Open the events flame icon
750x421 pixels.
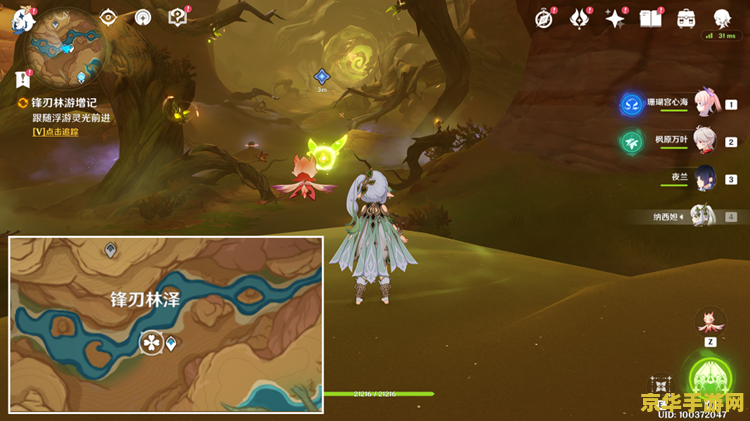coord(579,18)
